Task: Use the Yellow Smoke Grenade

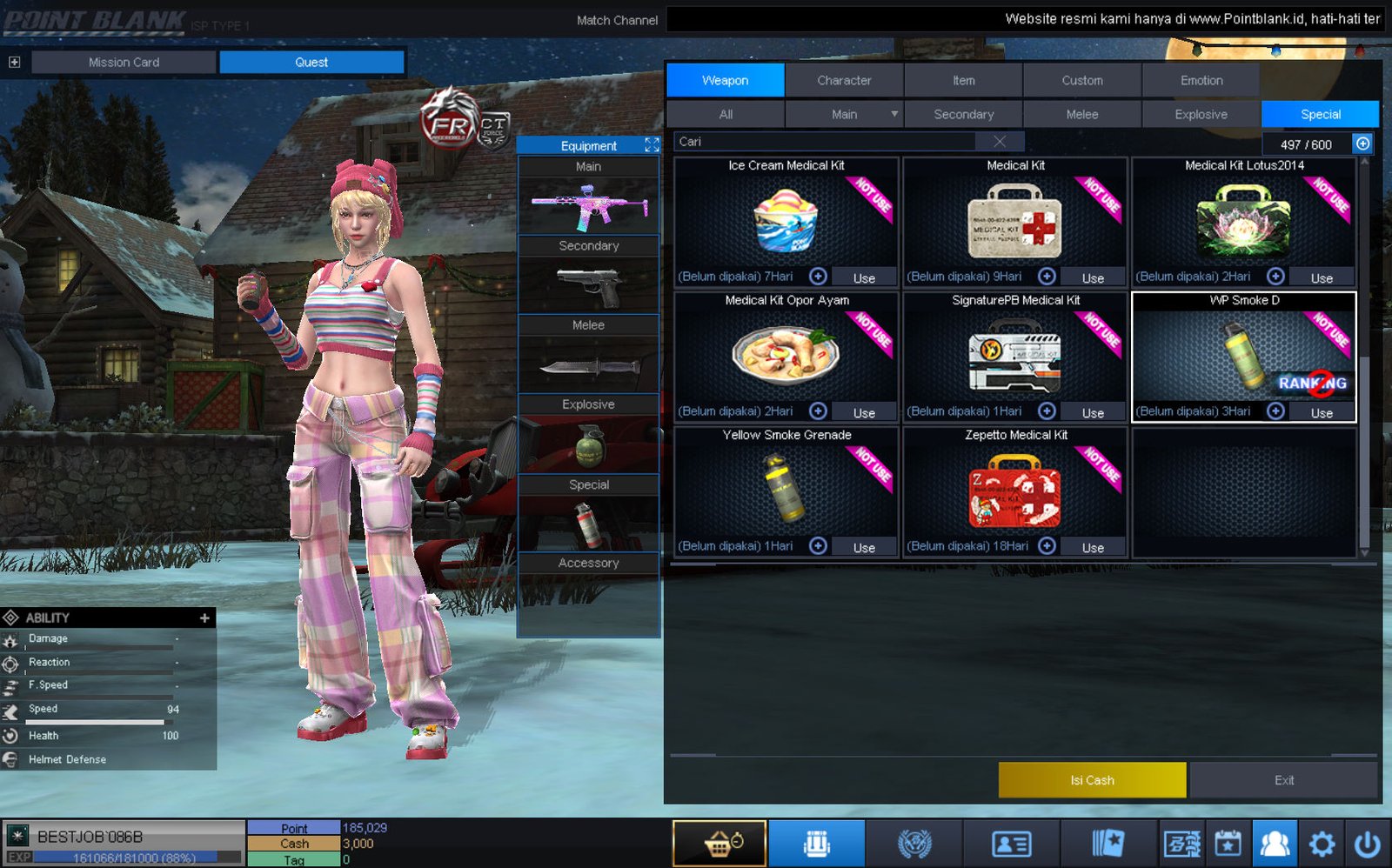Action: pyautogui.click(x=863, y=547)
